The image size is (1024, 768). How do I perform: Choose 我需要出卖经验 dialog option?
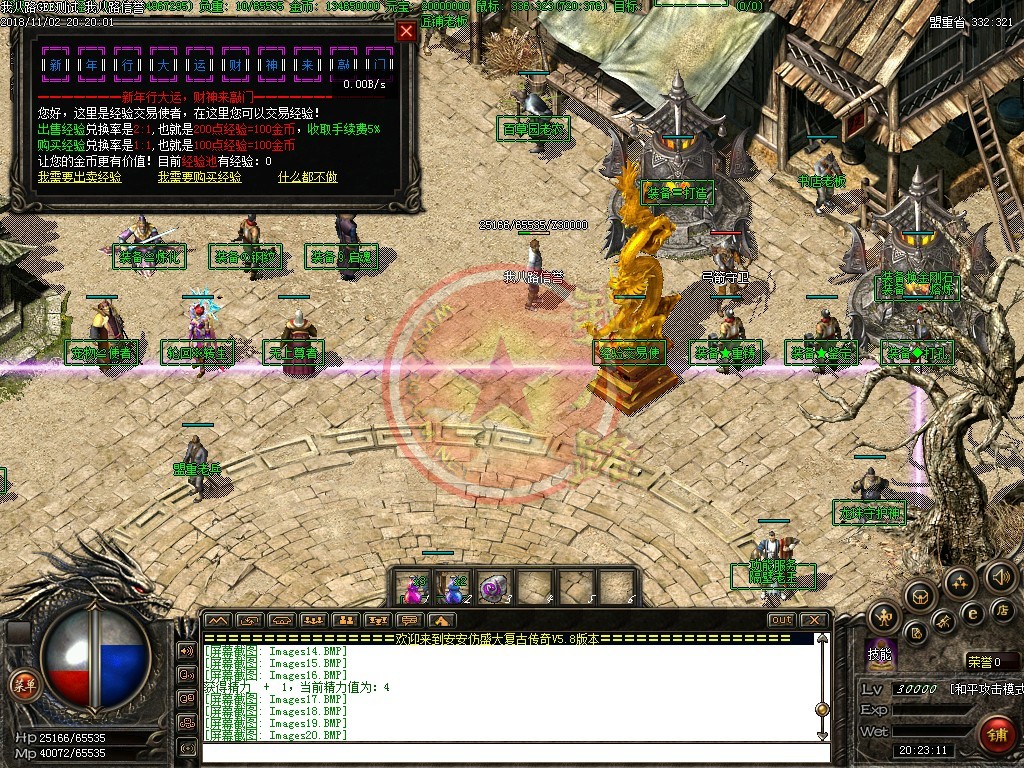(80, 177)
